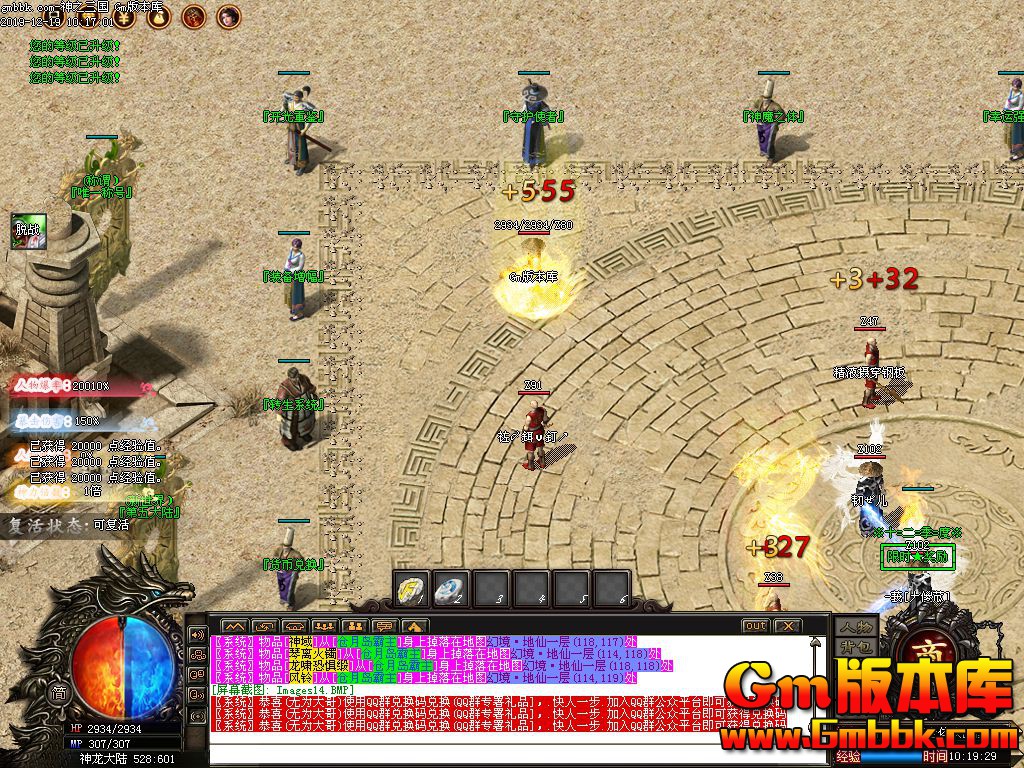Click the 'out' button above chat
The width and height of the screenshot is (1024, 768).
pyautogui.click(x=755, y=626)
